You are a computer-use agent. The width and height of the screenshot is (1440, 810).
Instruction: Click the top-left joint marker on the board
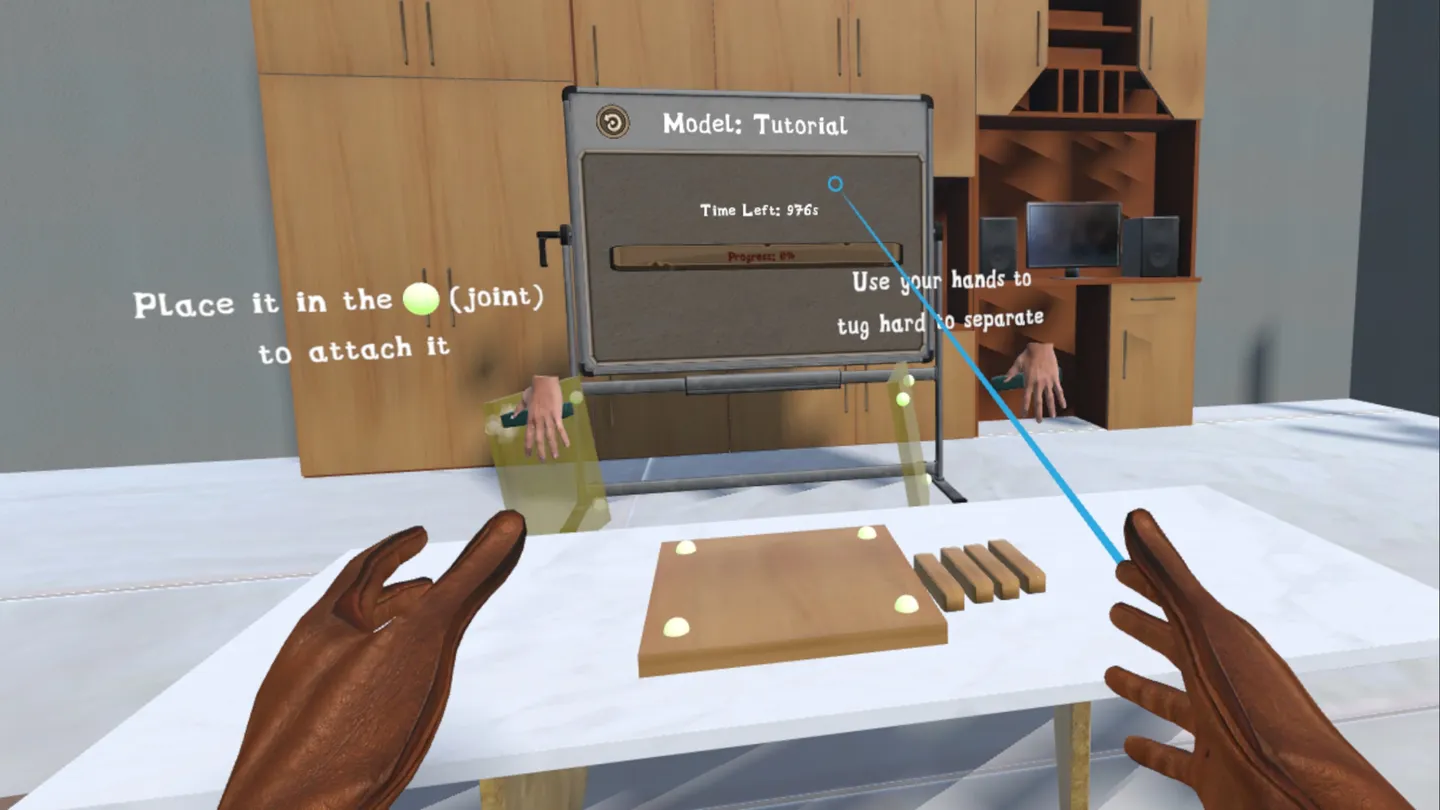pos(686,546)
